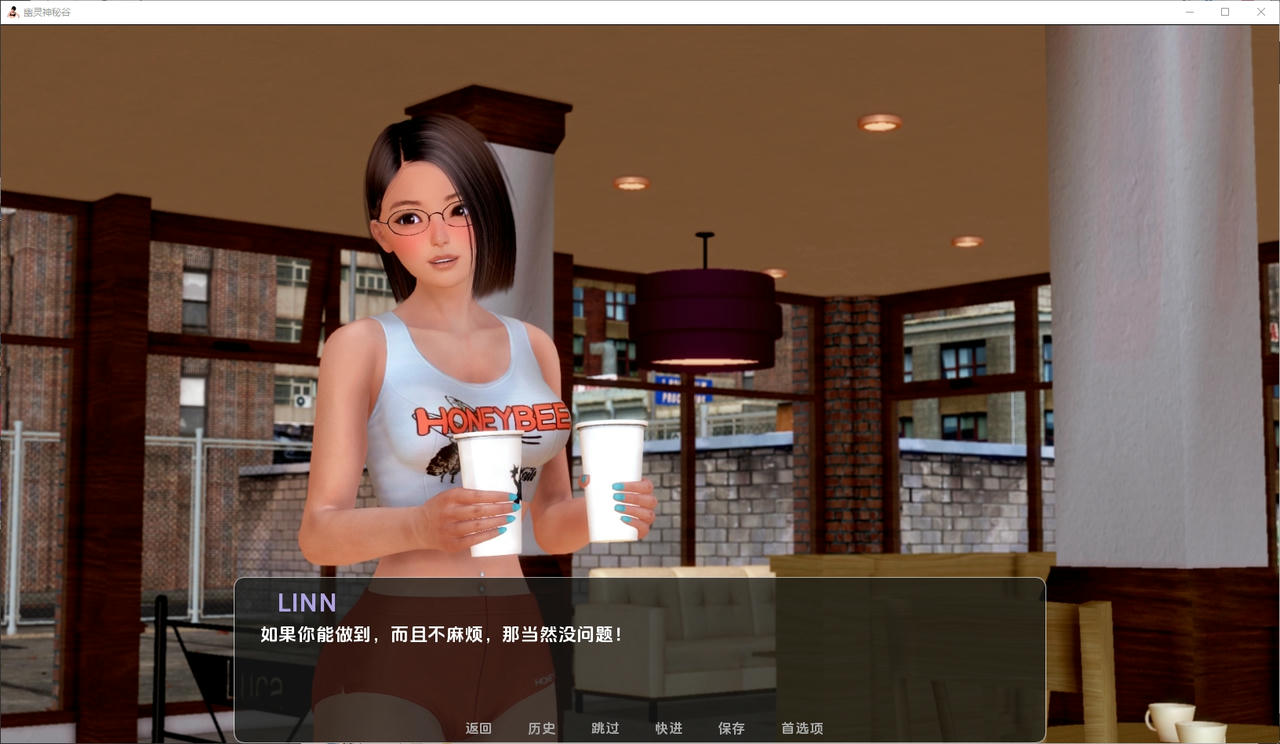
Task: Maximize the game window
Action: [1224, 12]
